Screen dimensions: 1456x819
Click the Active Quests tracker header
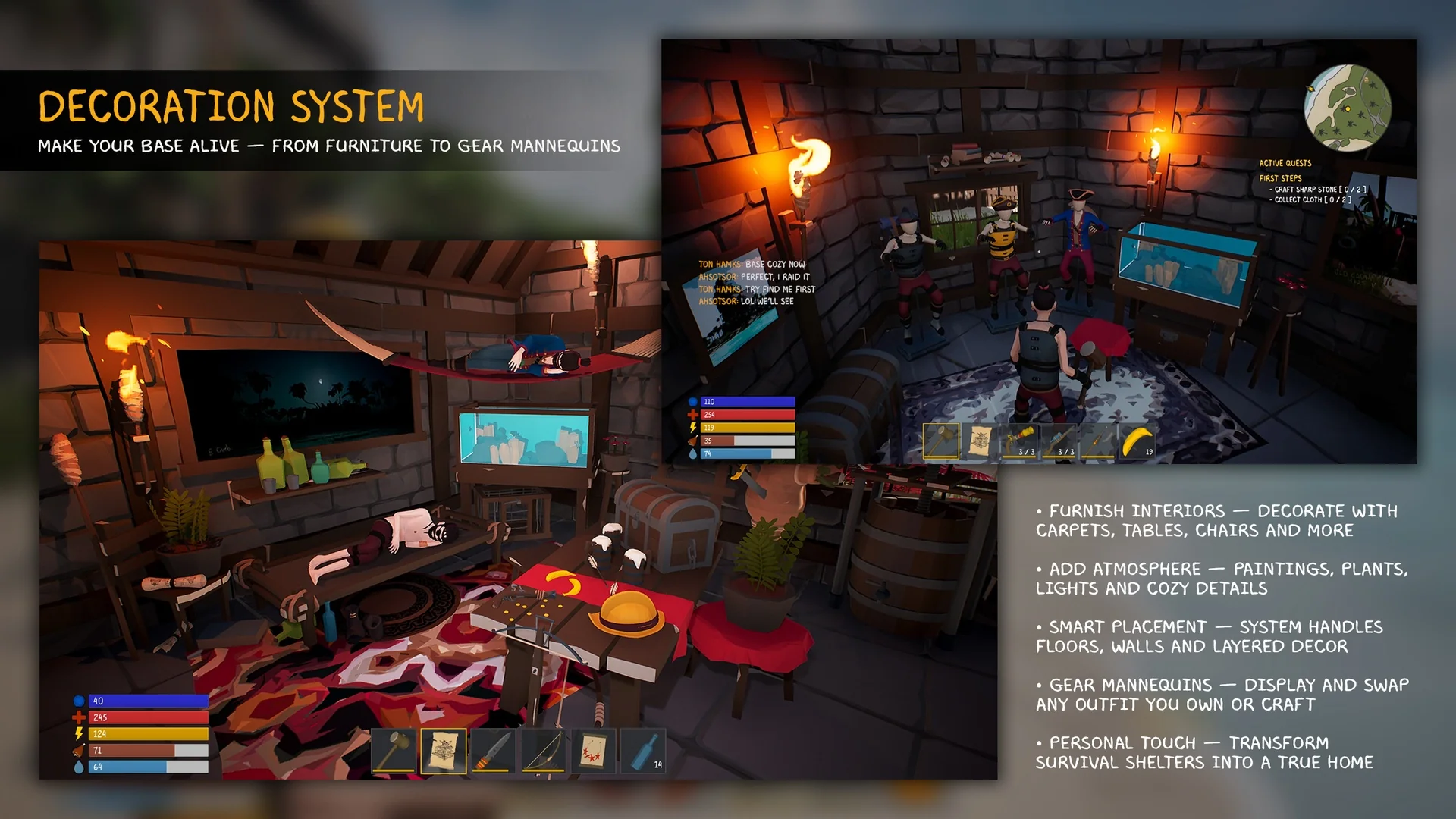click(1285, 163)
